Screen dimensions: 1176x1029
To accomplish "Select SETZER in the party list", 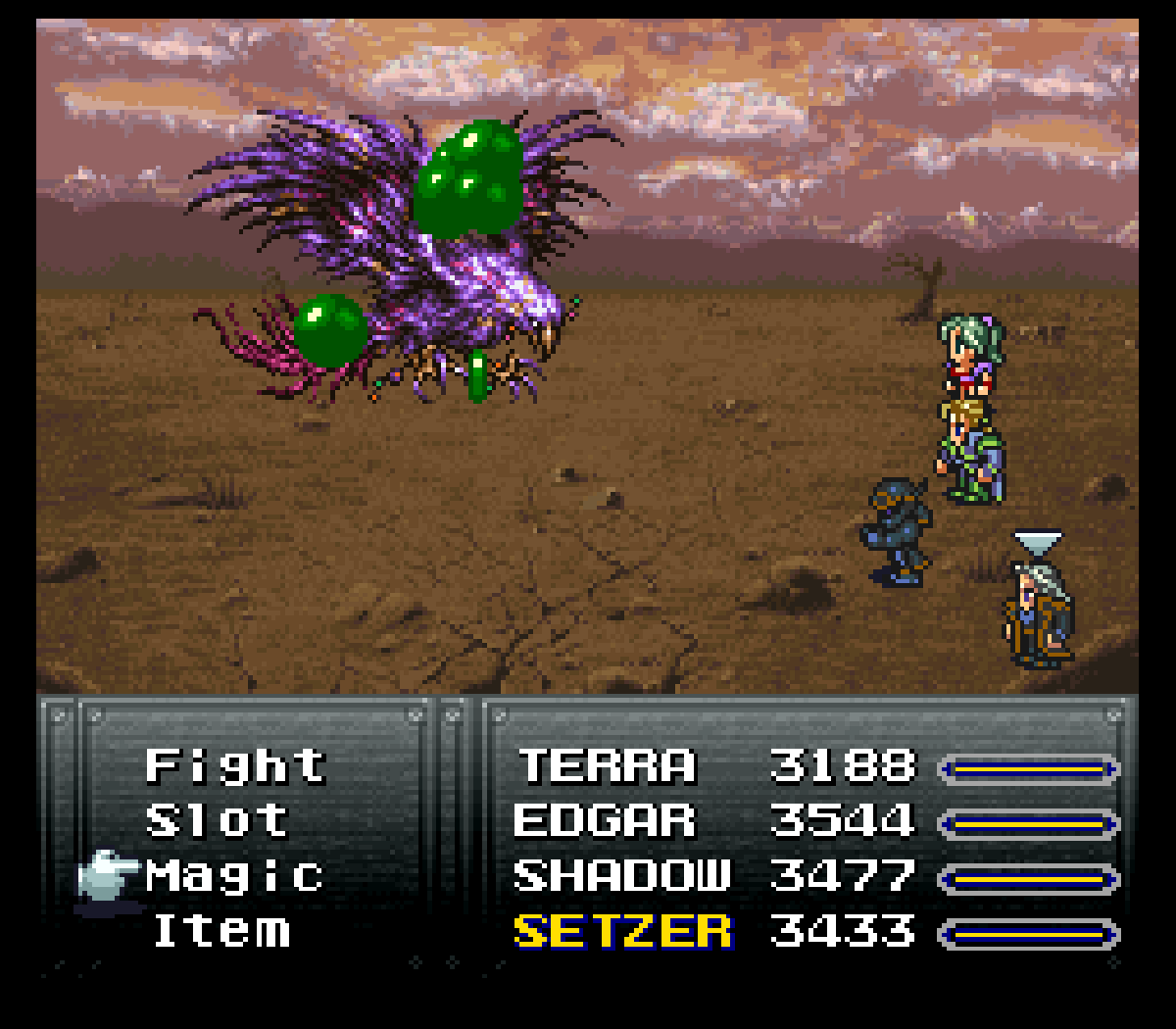I will (x=622, y=931).
